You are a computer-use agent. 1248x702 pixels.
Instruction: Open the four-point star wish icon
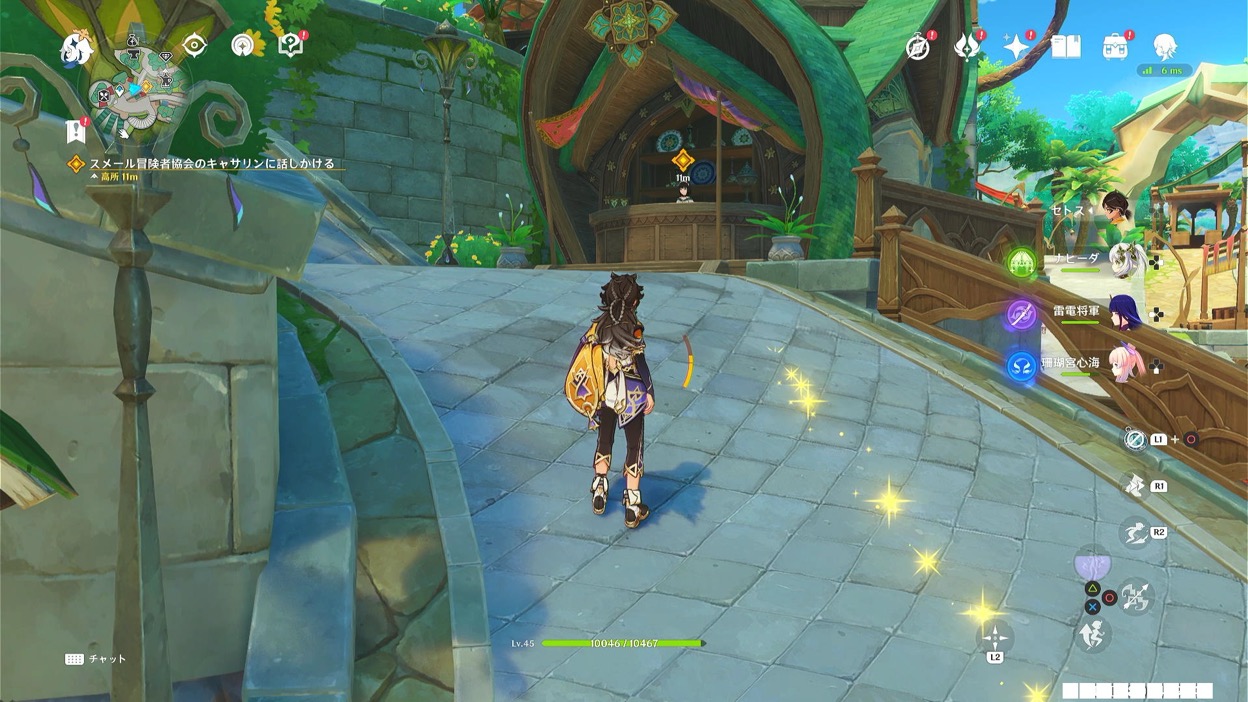coord(1017,46)
